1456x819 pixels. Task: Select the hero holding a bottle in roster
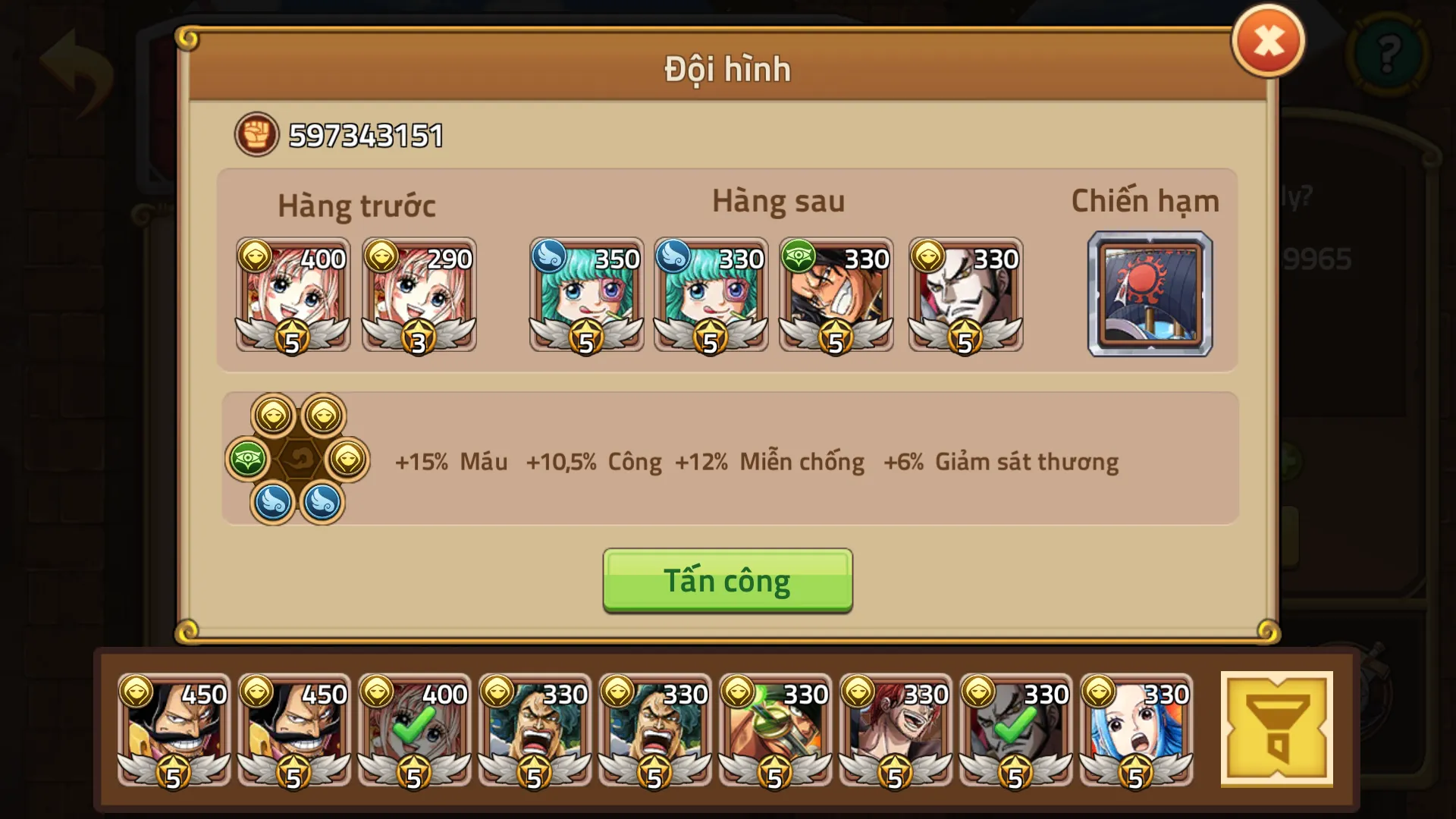(x=776, y=728)
